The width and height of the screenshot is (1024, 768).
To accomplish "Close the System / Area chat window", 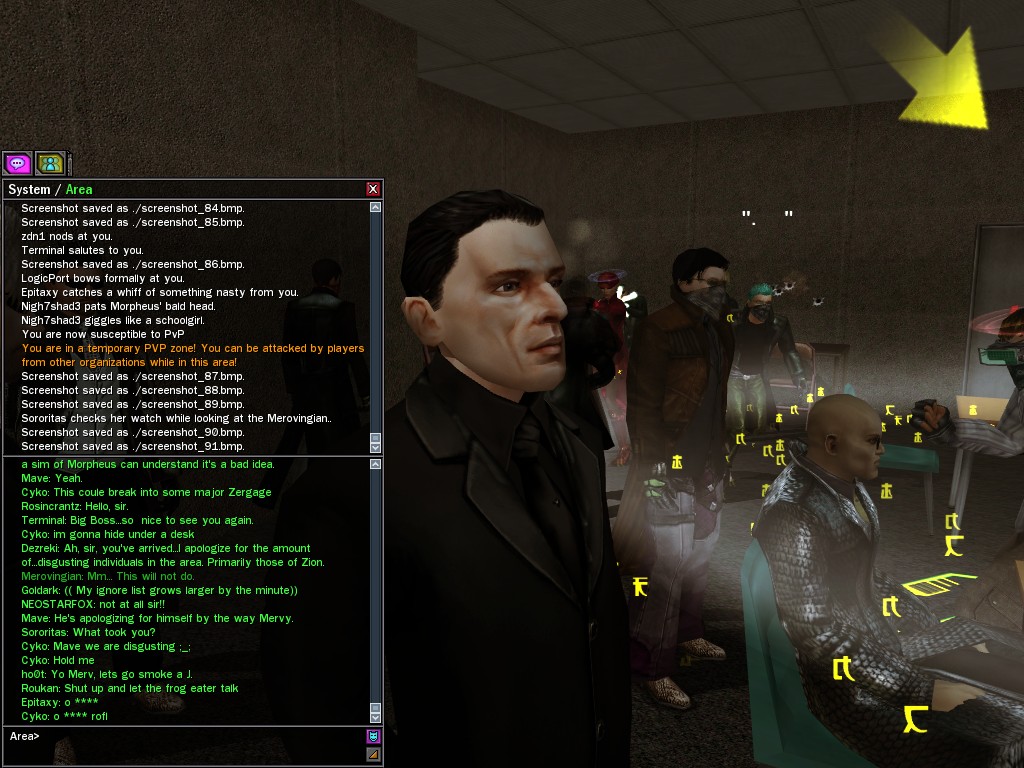I will 373,189.
